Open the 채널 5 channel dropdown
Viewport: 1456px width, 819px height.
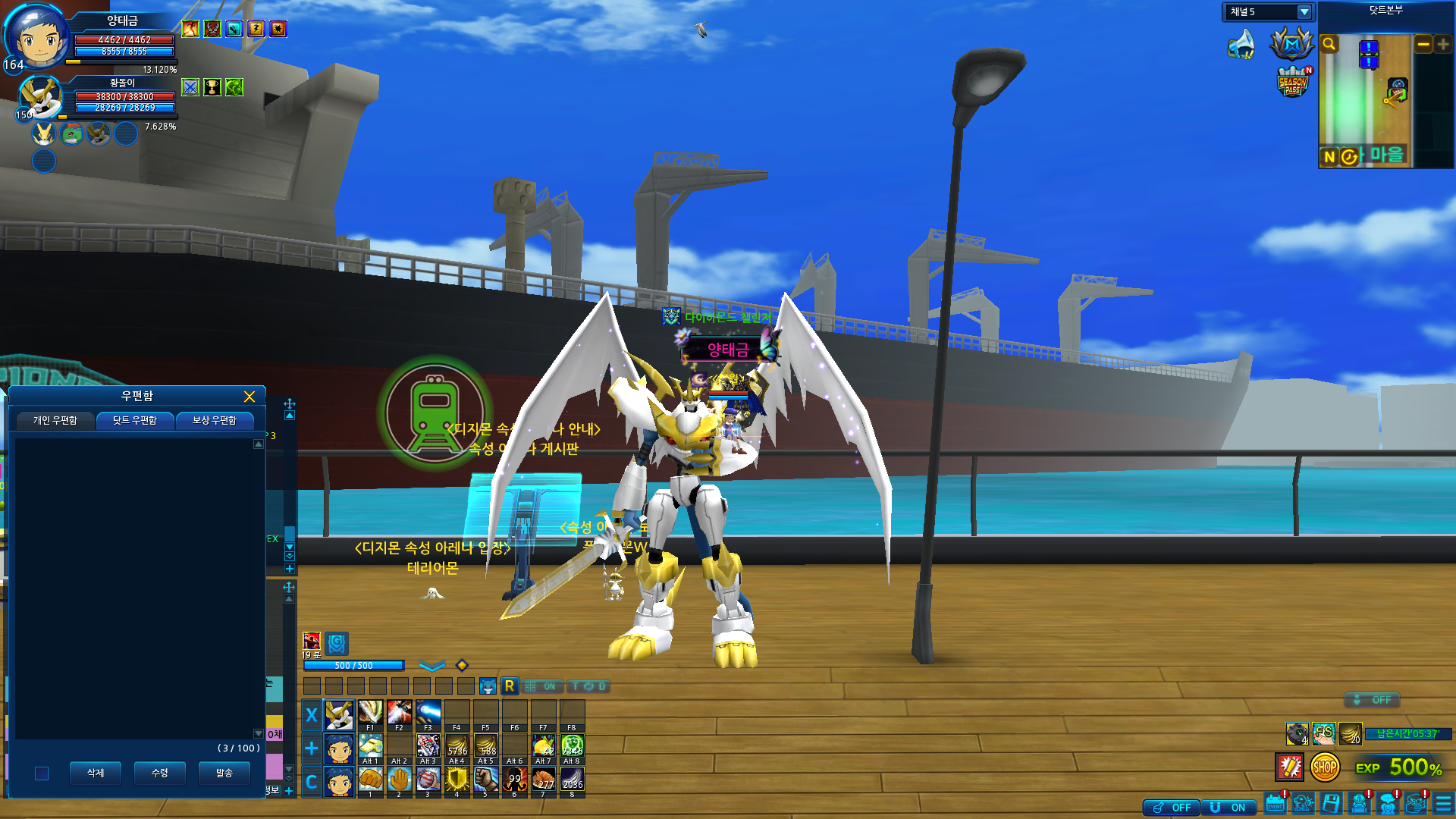coord(1304,12)
